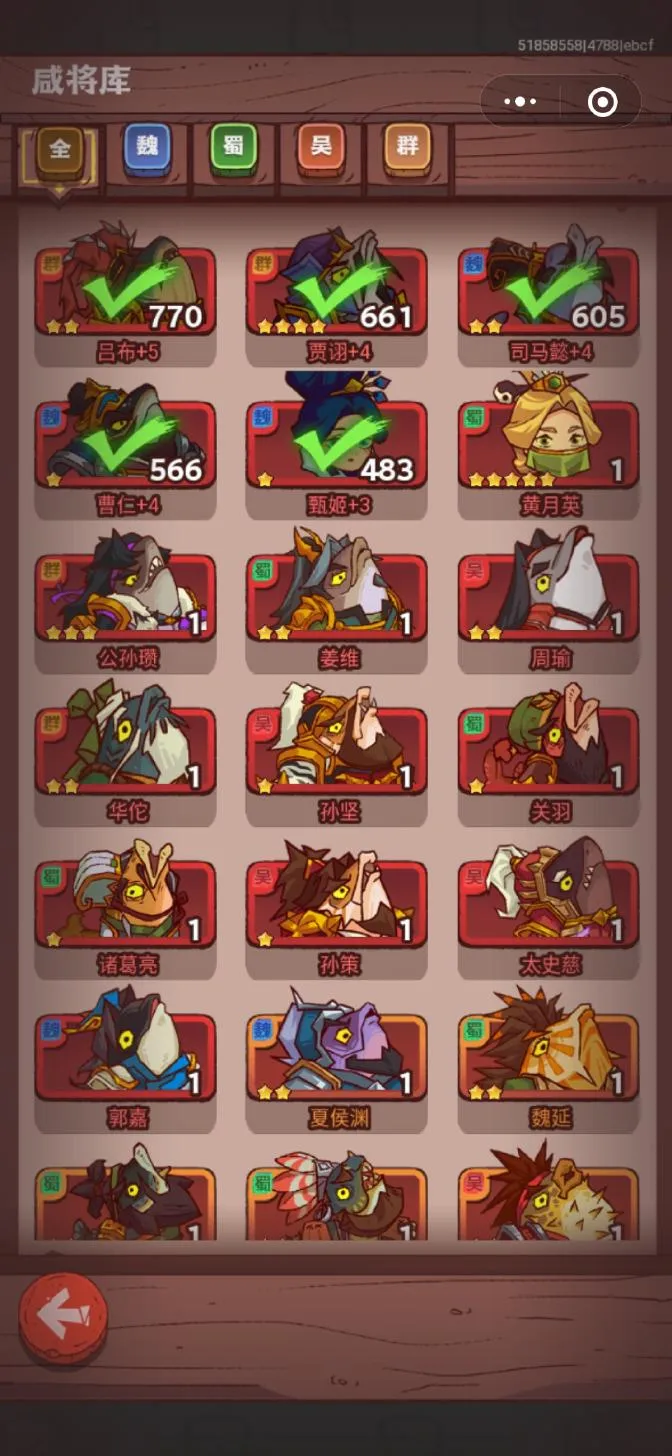Close the mini-program with the circle button

[x=602, y=101]
